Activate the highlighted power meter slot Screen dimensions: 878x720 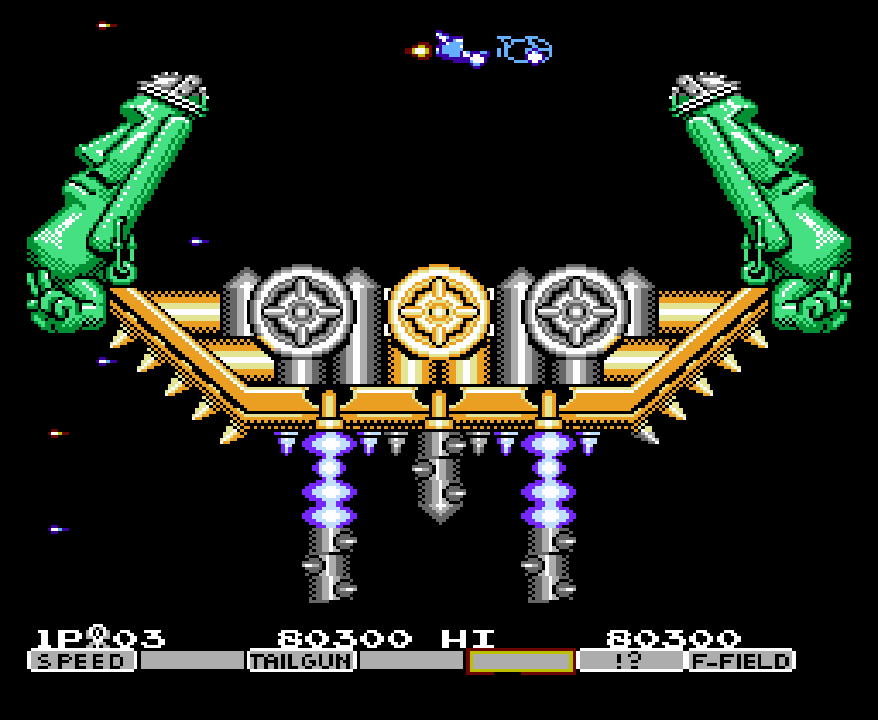pyautogui.click(x=521, y=661)
